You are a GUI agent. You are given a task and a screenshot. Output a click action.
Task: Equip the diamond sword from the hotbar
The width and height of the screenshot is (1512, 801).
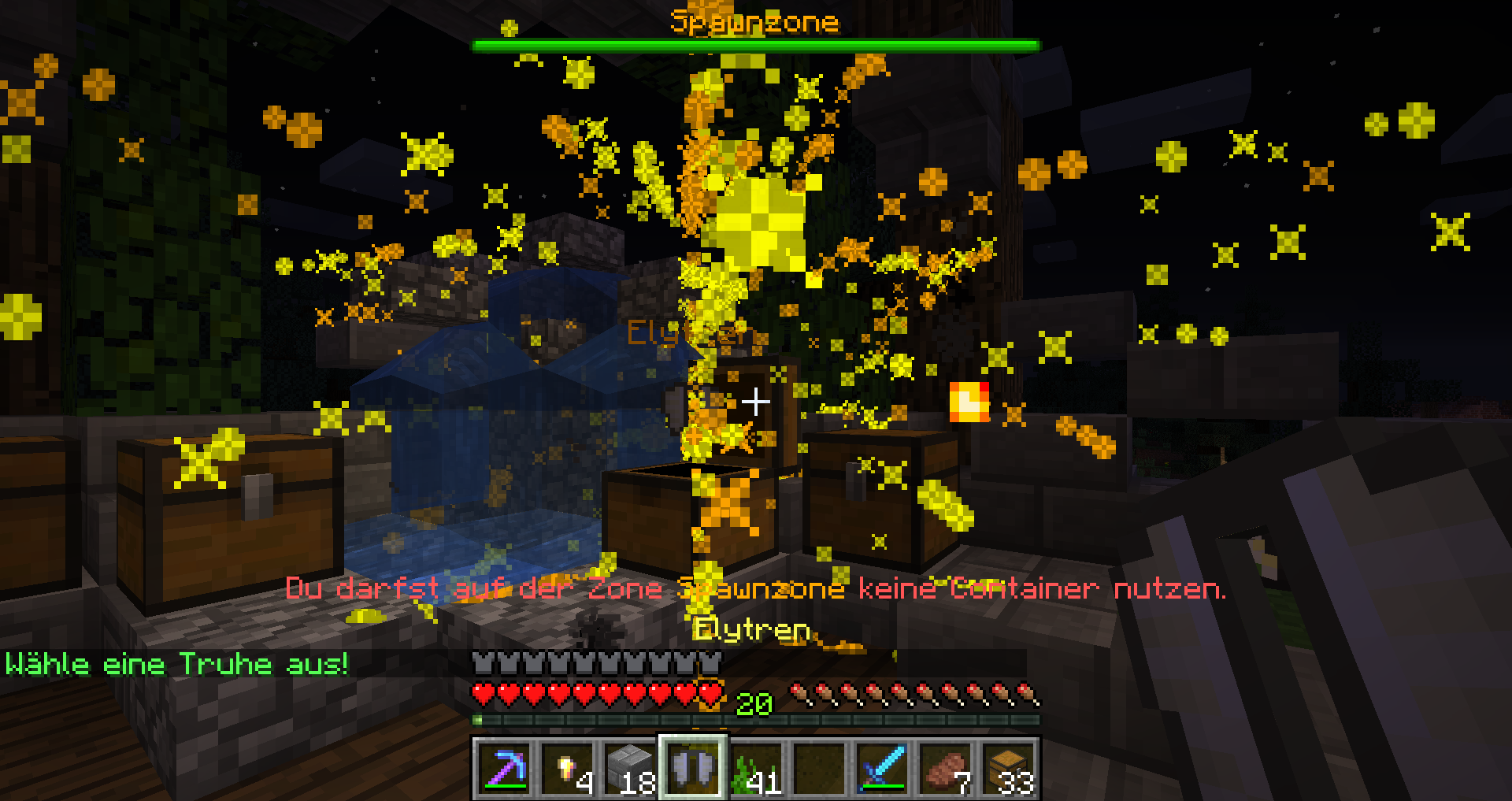point(882,768)
